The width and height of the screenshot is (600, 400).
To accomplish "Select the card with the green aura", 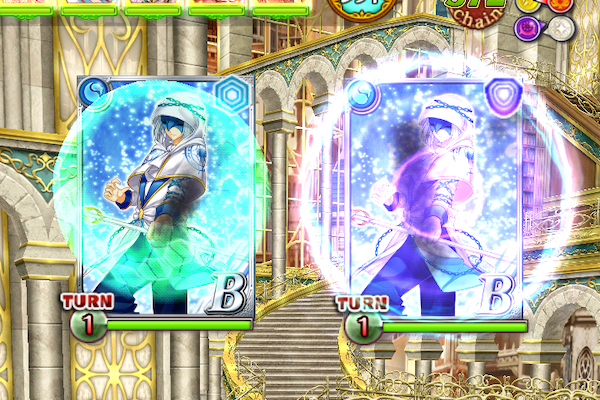I will (x=166, y=197).
